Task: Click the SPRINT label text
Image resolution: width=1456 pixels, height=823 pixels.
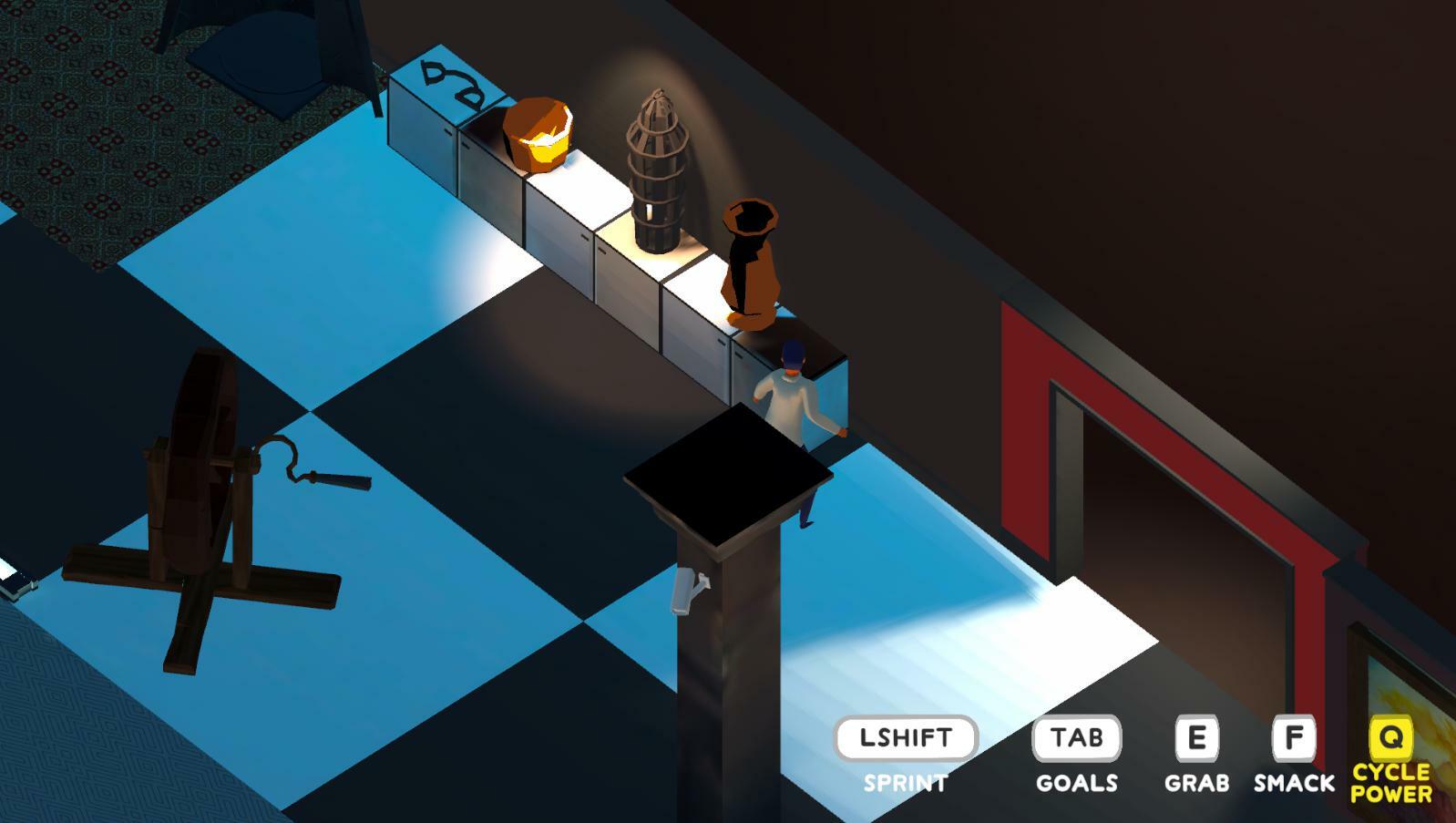Action: pyautogui.click(x=905, y=779)
